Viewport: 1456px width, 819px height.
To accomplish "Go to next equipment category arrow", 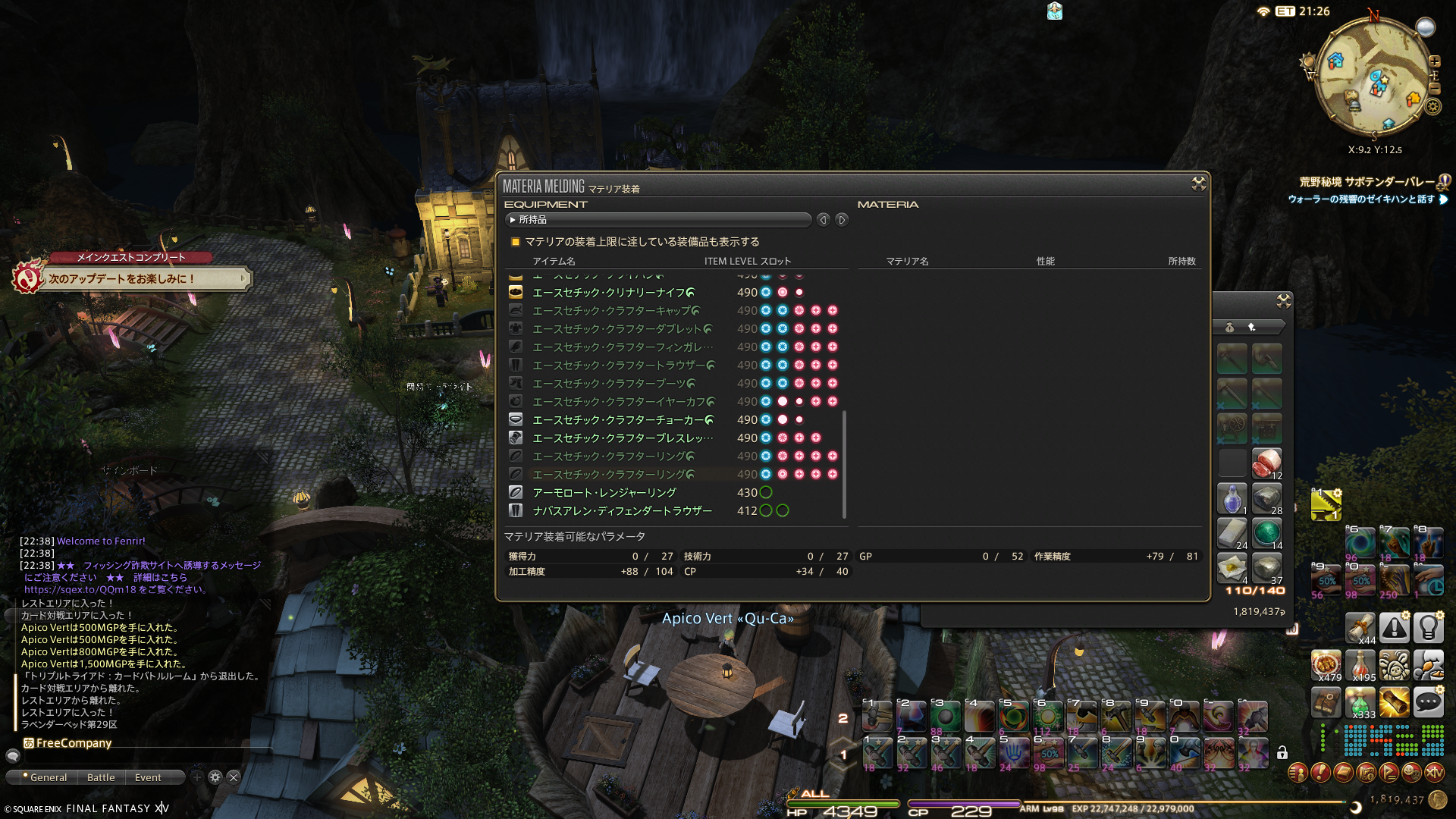I will 842,220.
